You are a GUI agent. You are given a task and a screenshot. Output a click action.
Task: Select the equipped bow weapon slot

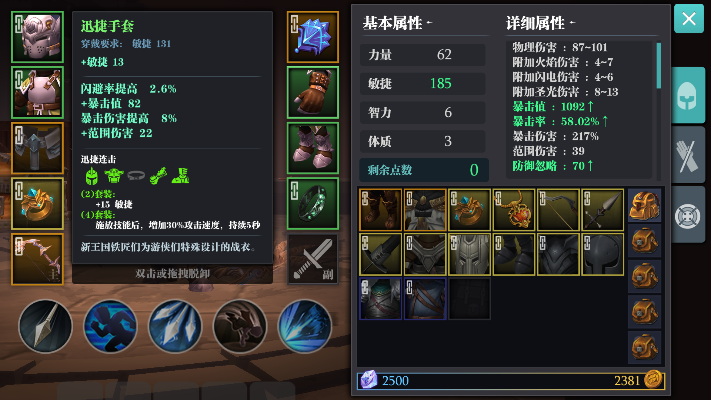point(31,259)
